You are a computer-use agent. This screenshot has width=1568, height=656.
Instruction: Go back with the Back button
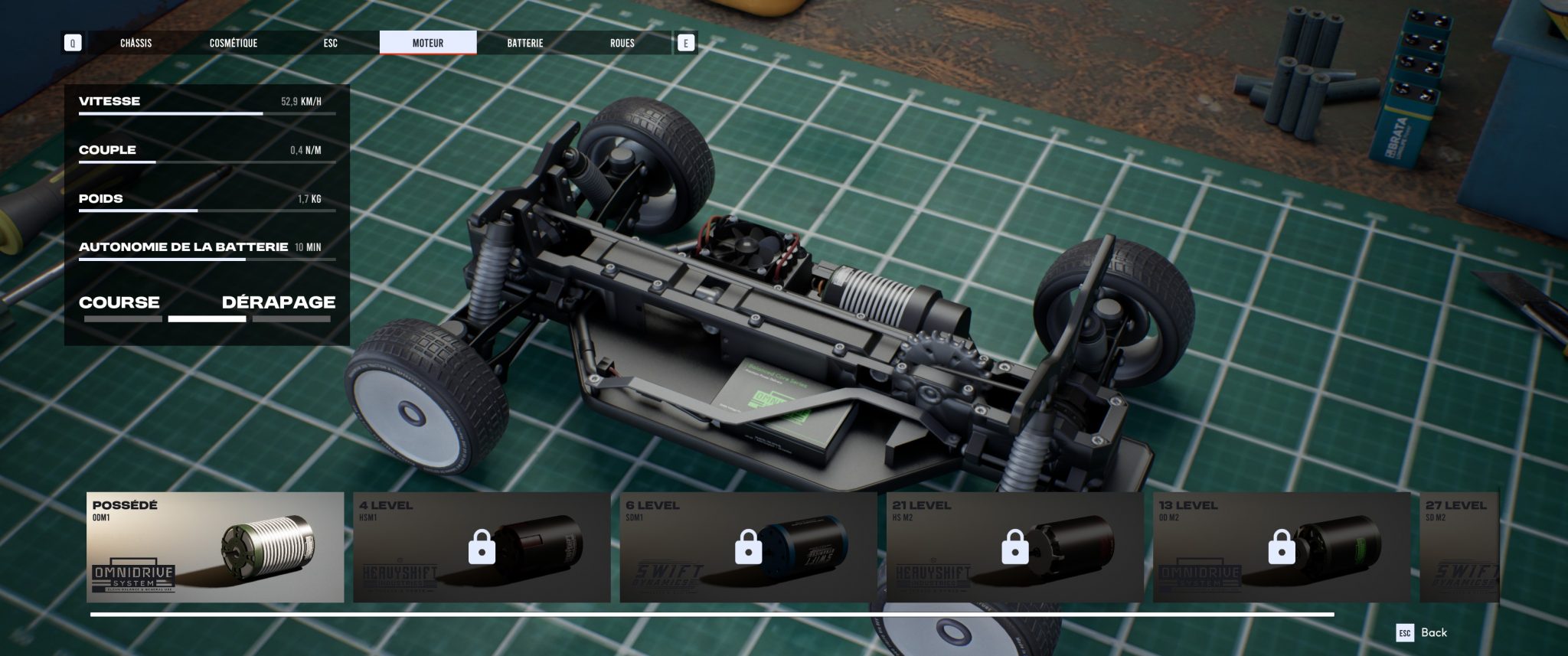1423,632
